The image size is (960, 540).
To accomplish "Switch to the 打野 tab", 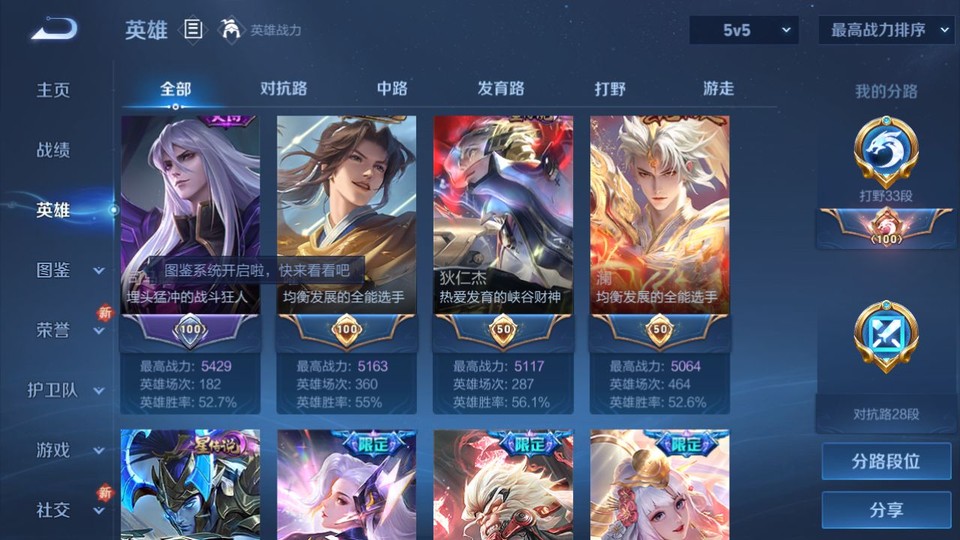I will pos(610,88).
